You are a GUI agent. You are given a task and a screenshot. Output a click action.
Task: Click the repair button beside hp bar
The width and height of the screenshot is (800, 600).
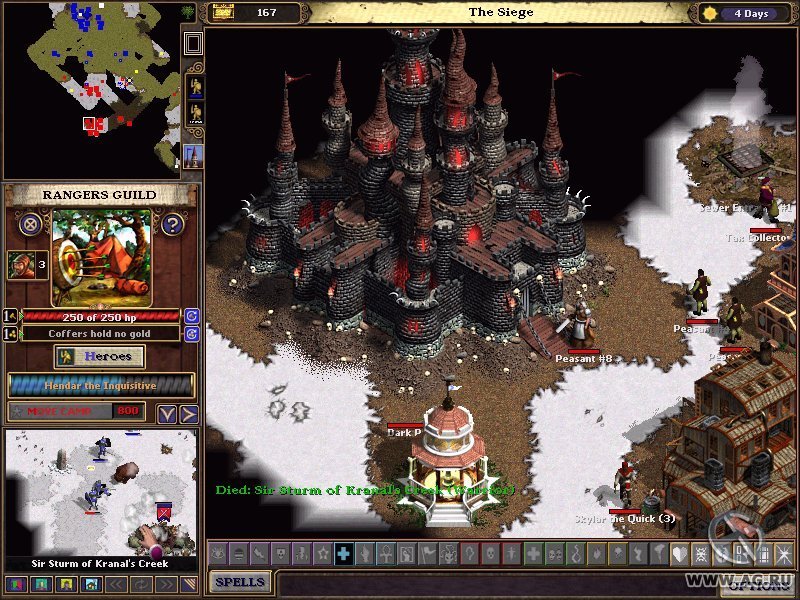[191, 316]
